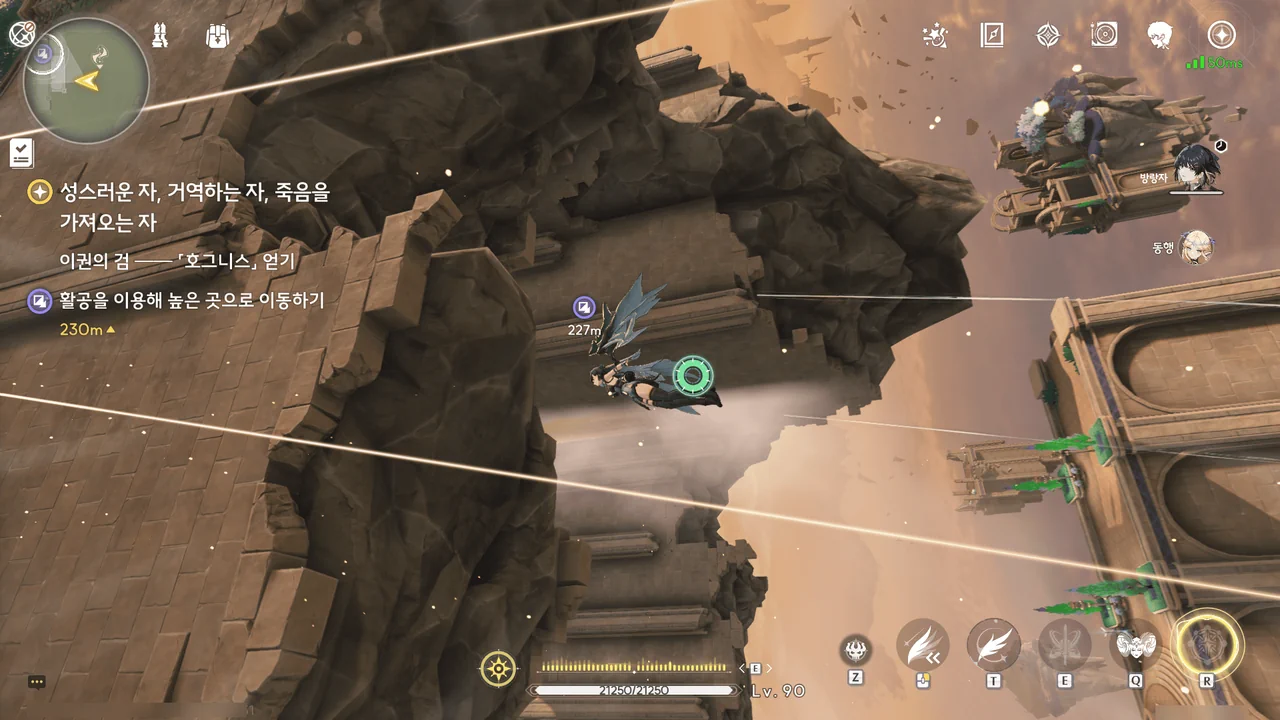Open the vinyl record disc icon
This screenshot has height=720, width=1280.
[x=1104, y=36]
